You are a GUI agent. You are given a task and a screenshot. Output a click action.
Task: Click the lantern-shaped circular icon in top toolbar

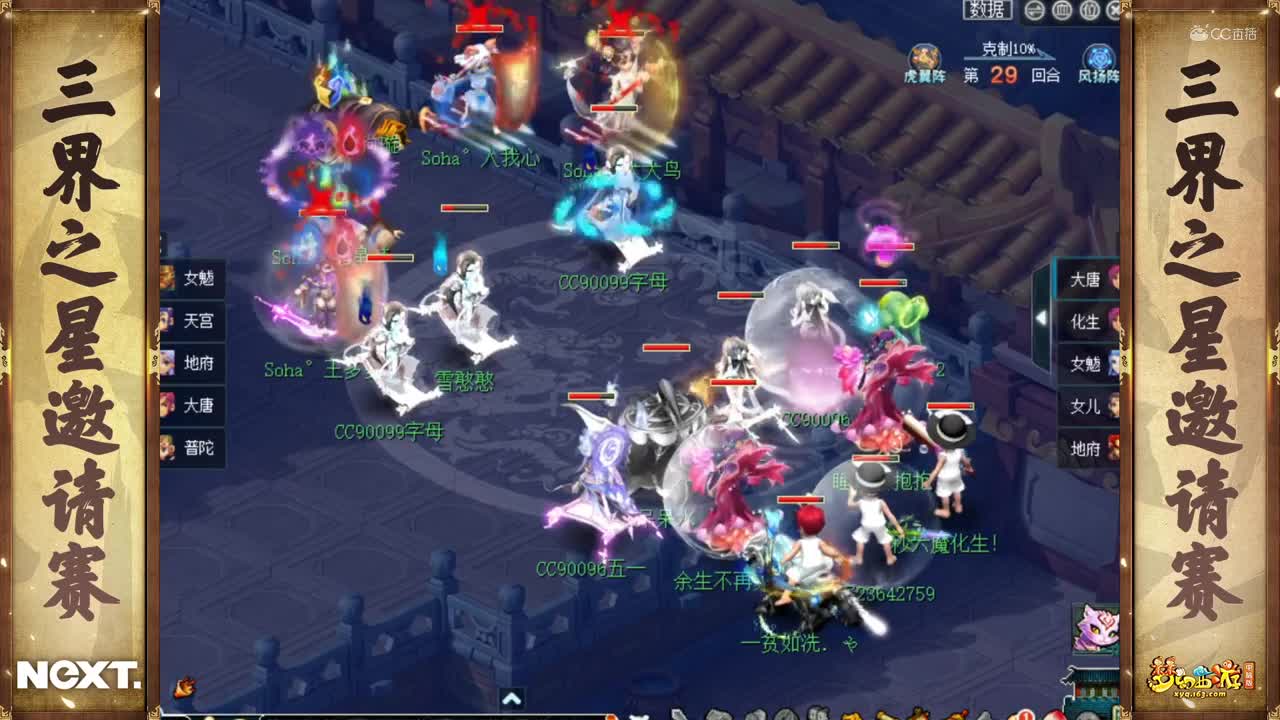pyautogui.click(x=1088, y=10)
